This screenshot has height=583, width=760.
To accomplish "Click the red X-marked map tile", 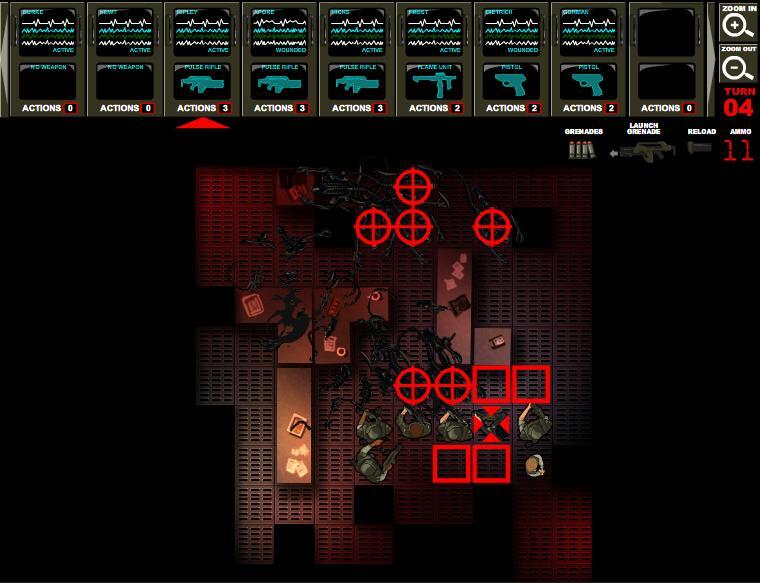I will (x=491, y=425).
